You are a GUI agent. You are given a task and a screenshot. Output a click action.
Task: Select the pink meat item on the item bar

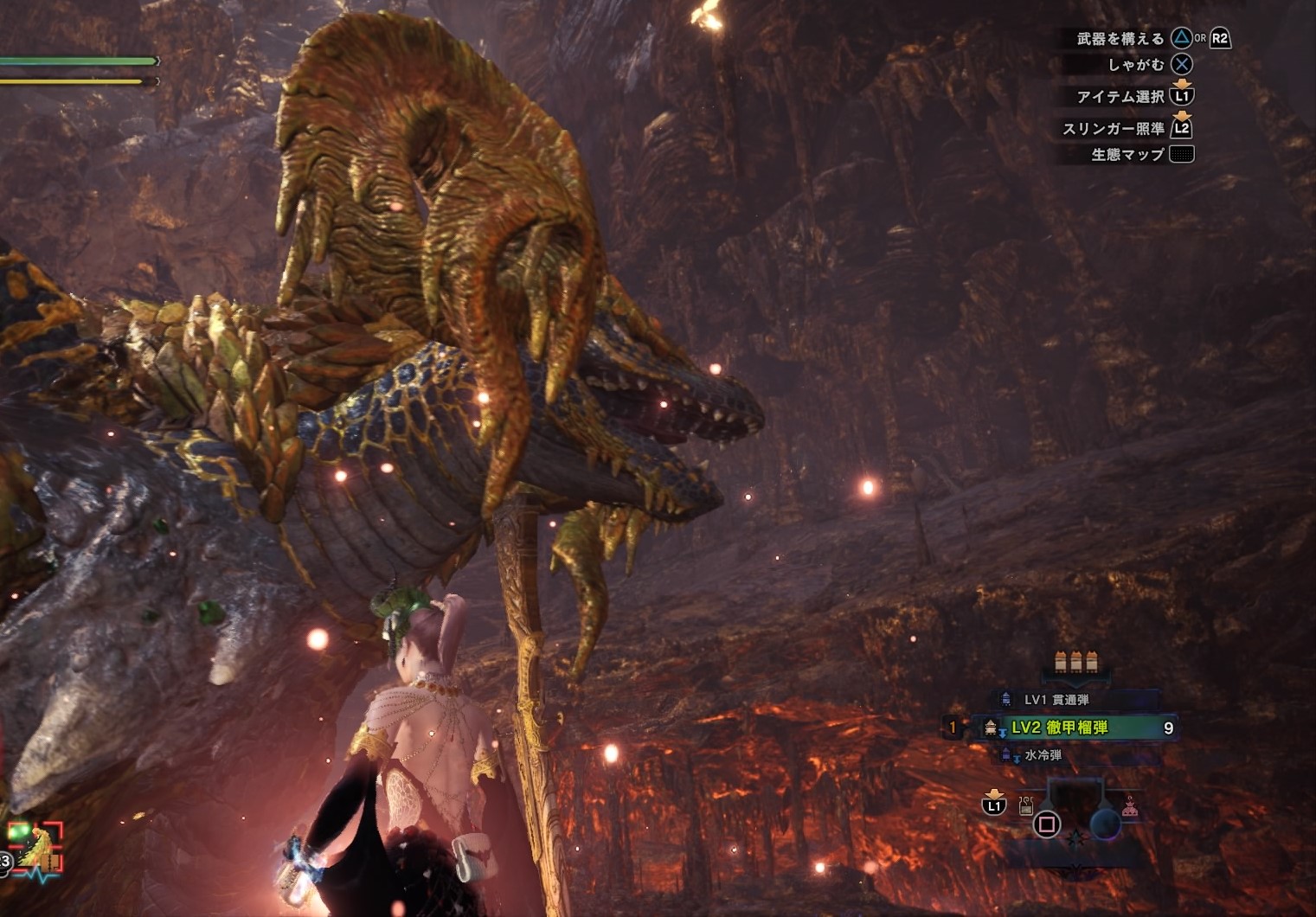(1129, 810)
